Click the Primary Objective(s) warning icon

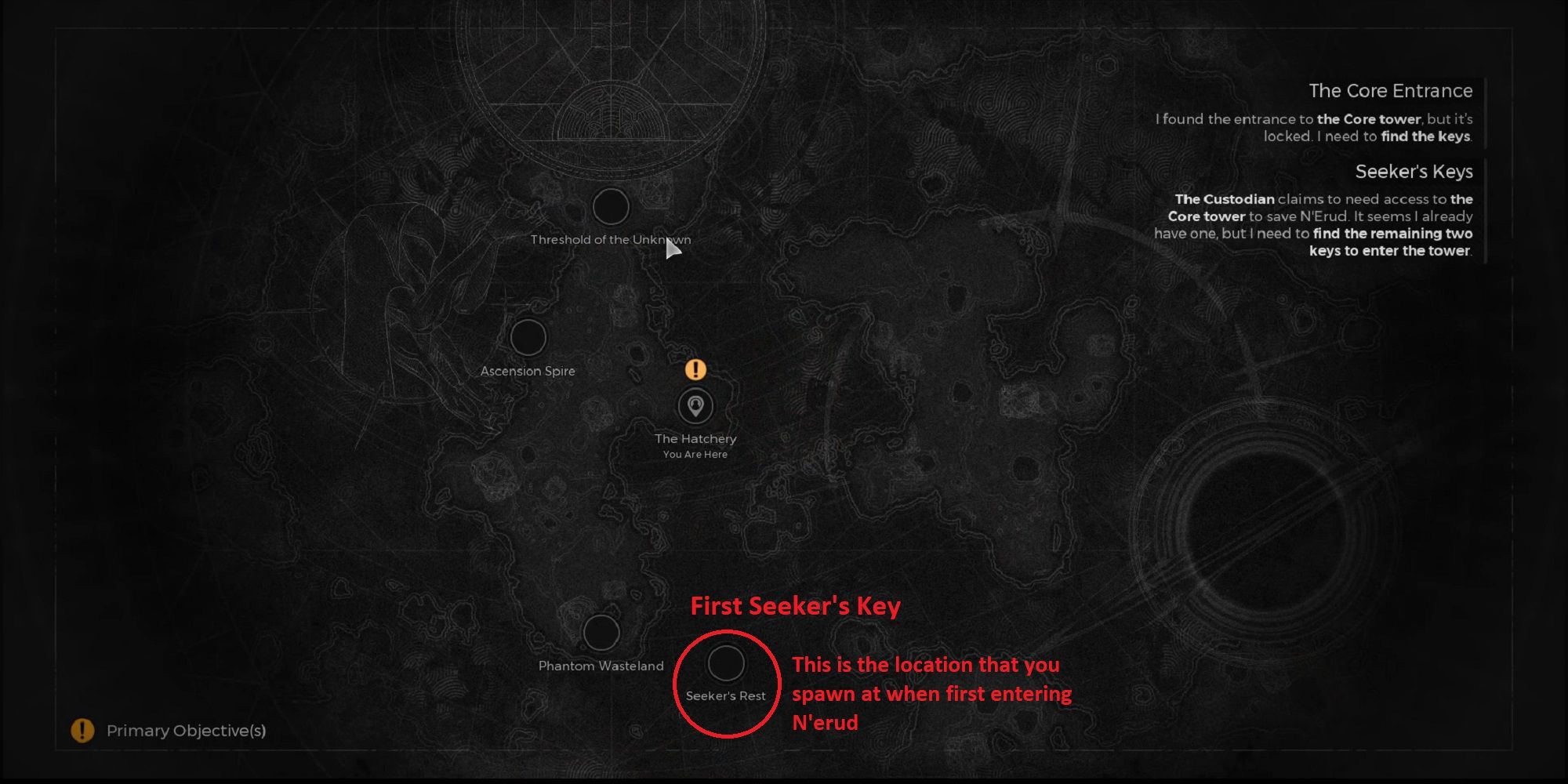point(81,731)
